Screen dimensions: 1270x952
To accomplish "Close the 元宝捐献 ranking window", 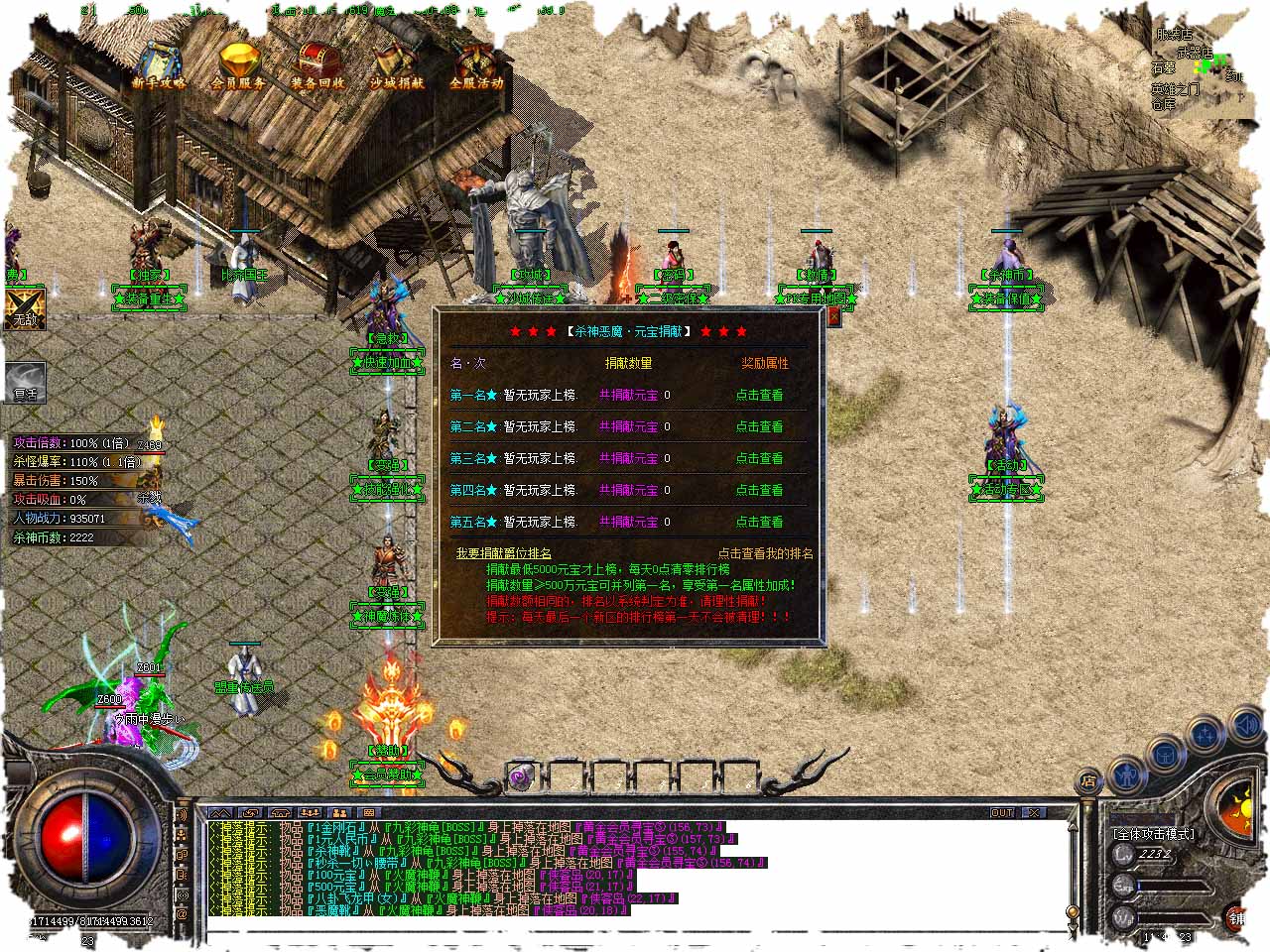I will click(833, 316).
